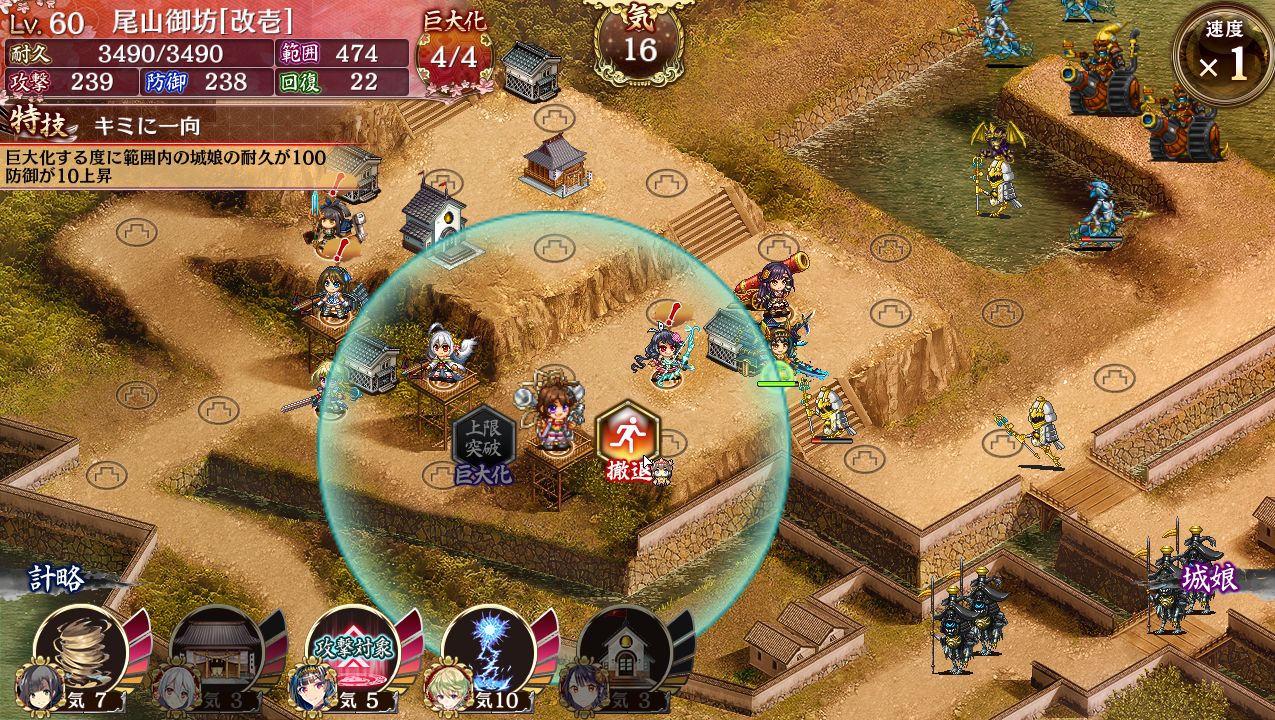The width and height of the screenshot is (1275, 720).
Task: Cast the blue lightning stratagem
Action: [488, 652]
